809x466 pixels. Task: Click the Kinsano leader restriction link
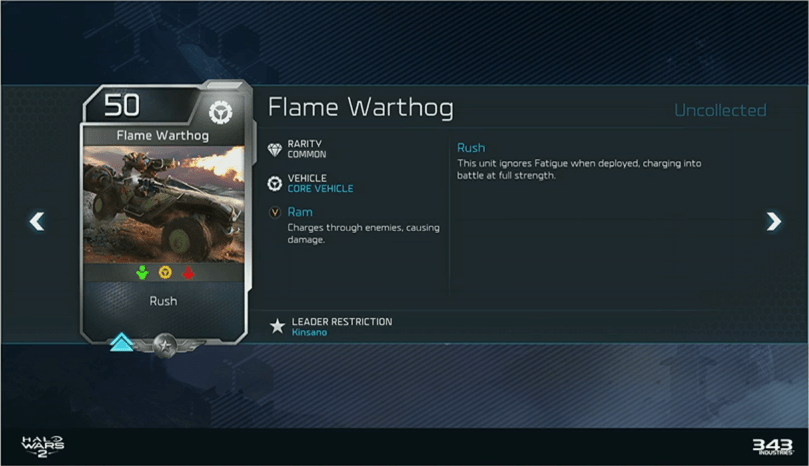[x=309, y=332]
